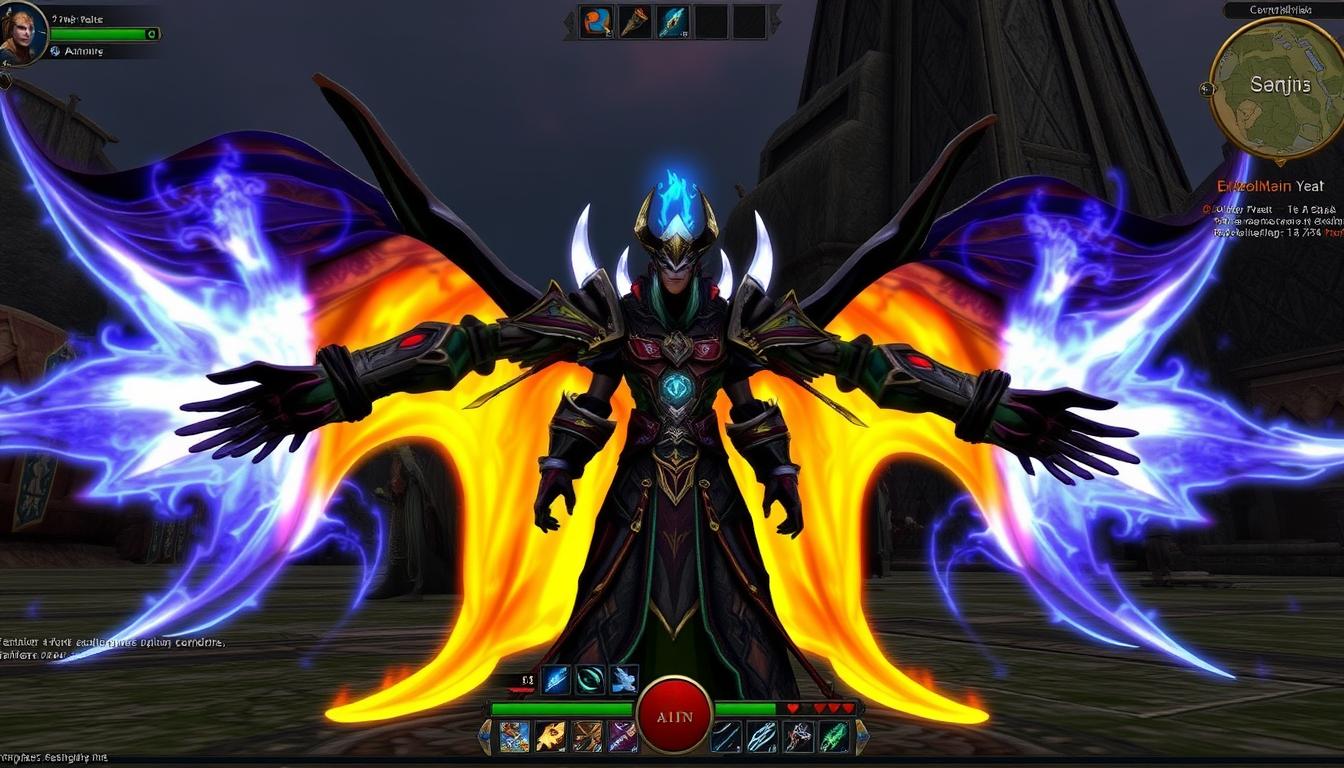
Task: Expand the right action bar with its arrow
Action: point(863,737)
